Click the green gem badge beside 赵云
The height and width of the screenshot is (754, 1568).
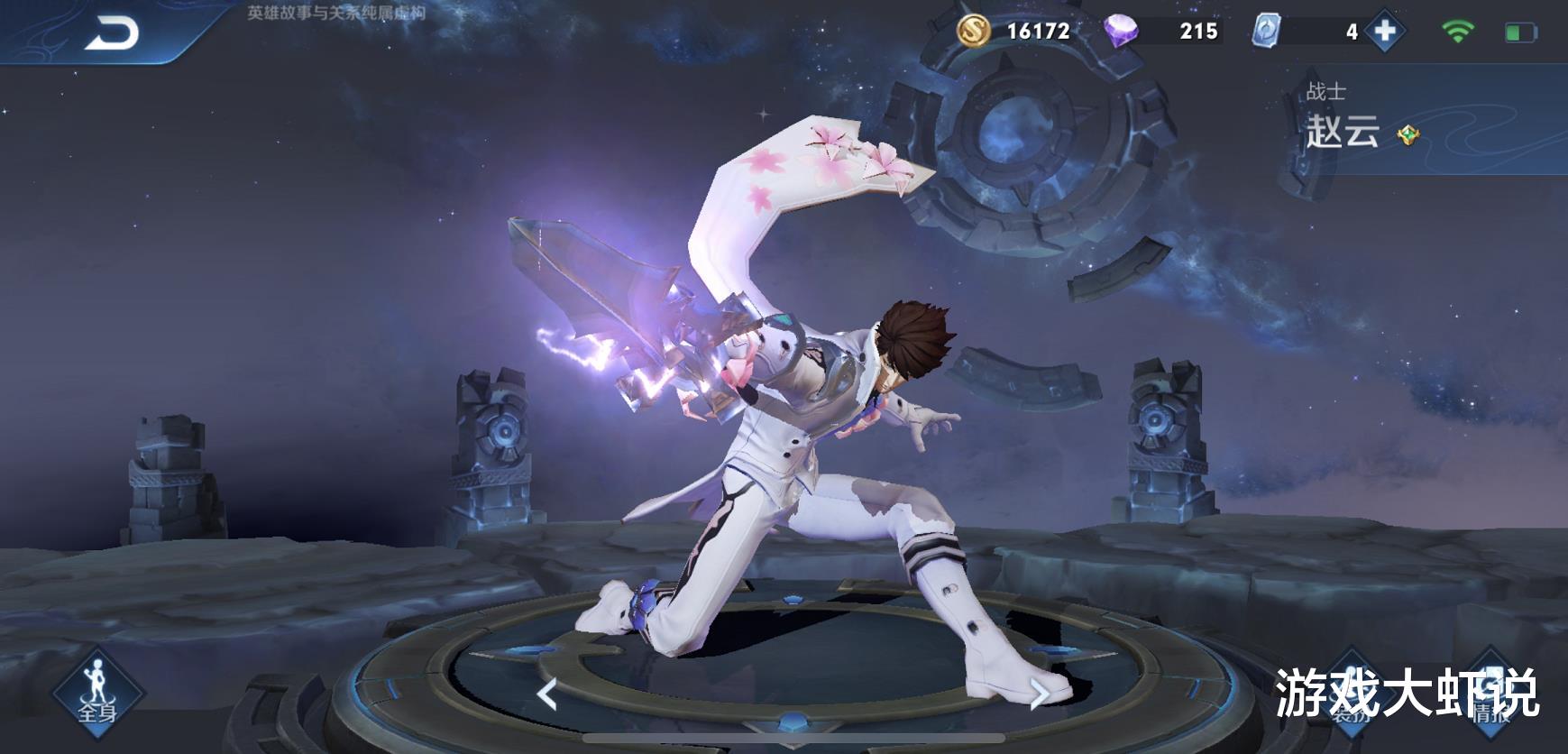pyautogui.click(x=1408, y=135)
